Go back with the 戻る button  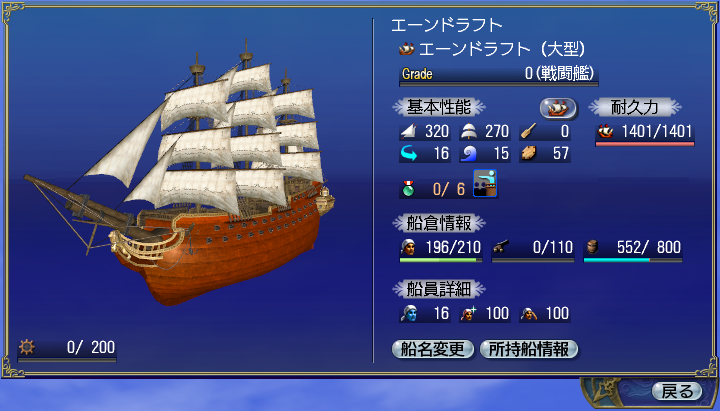677,390
